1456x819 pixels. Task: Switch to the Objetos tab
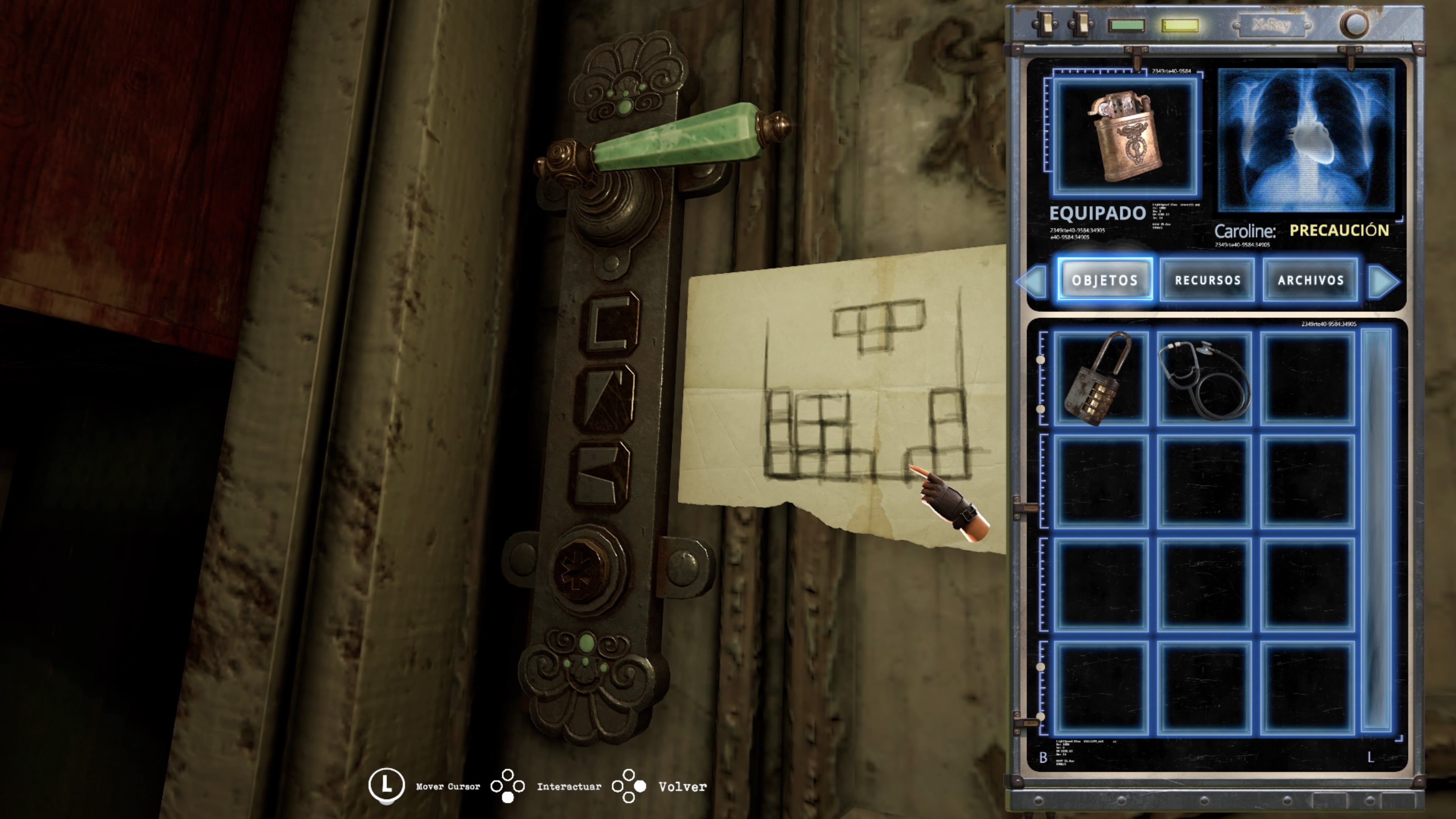(1105, 280)
